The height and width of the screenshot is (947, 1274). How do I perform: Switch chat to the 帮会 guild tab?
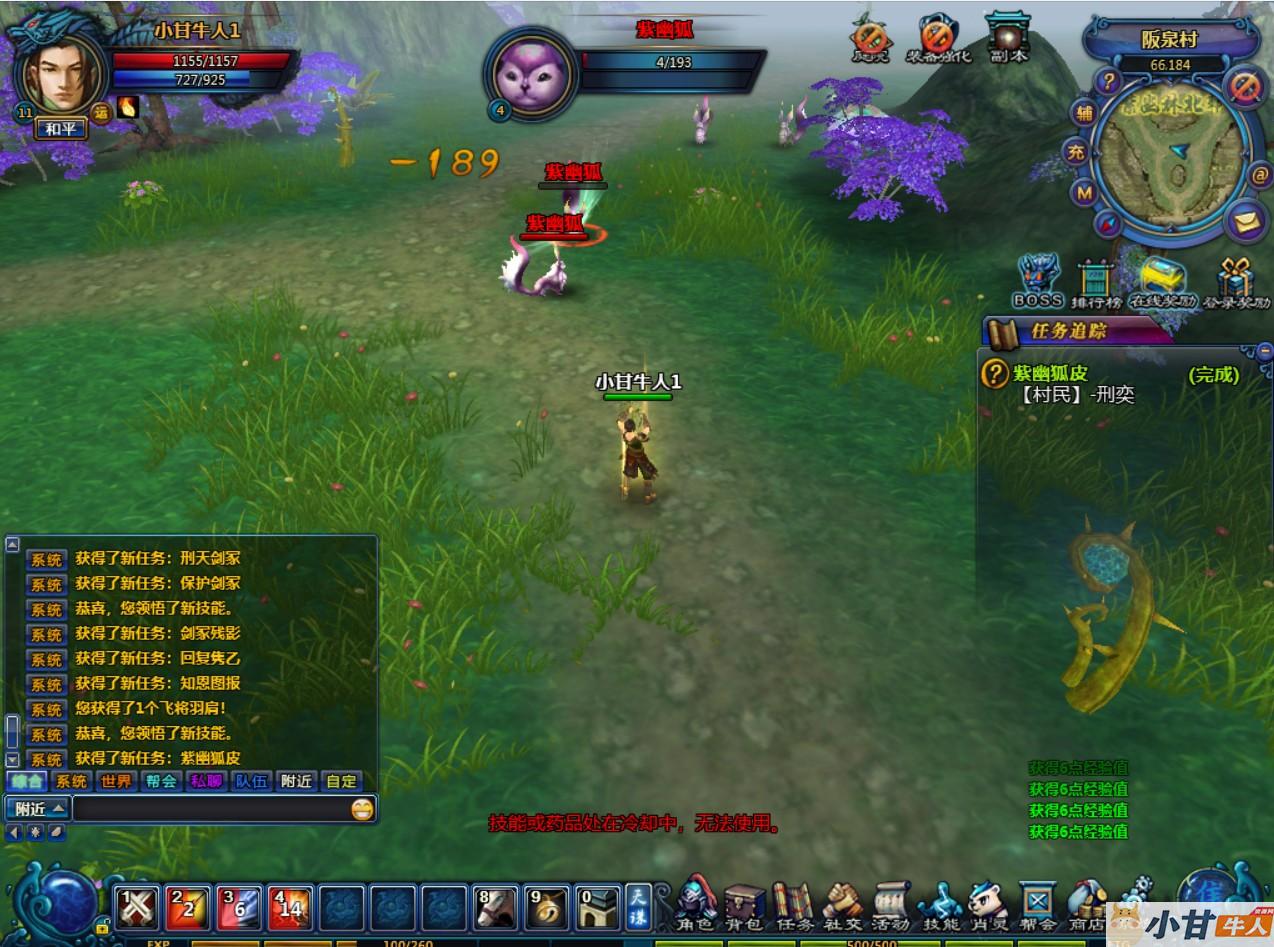161,781
